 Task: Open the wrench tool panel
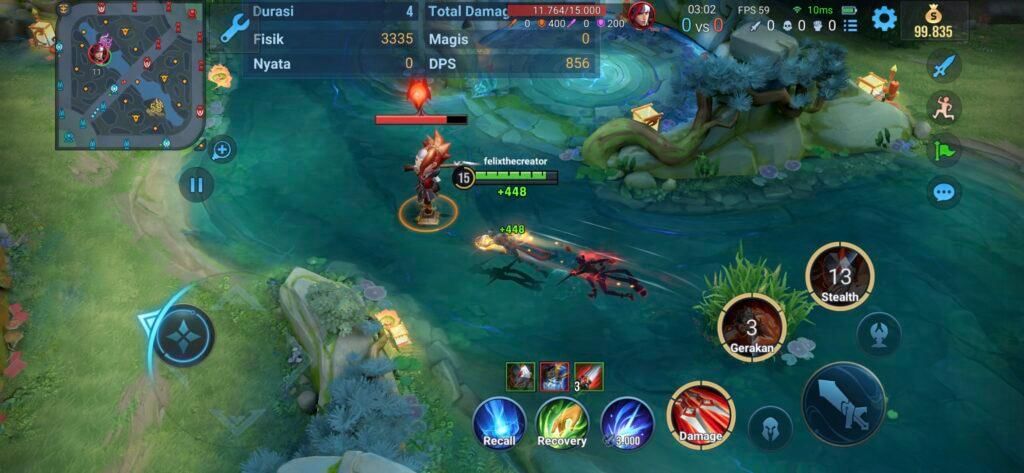(x=234, y=30)
